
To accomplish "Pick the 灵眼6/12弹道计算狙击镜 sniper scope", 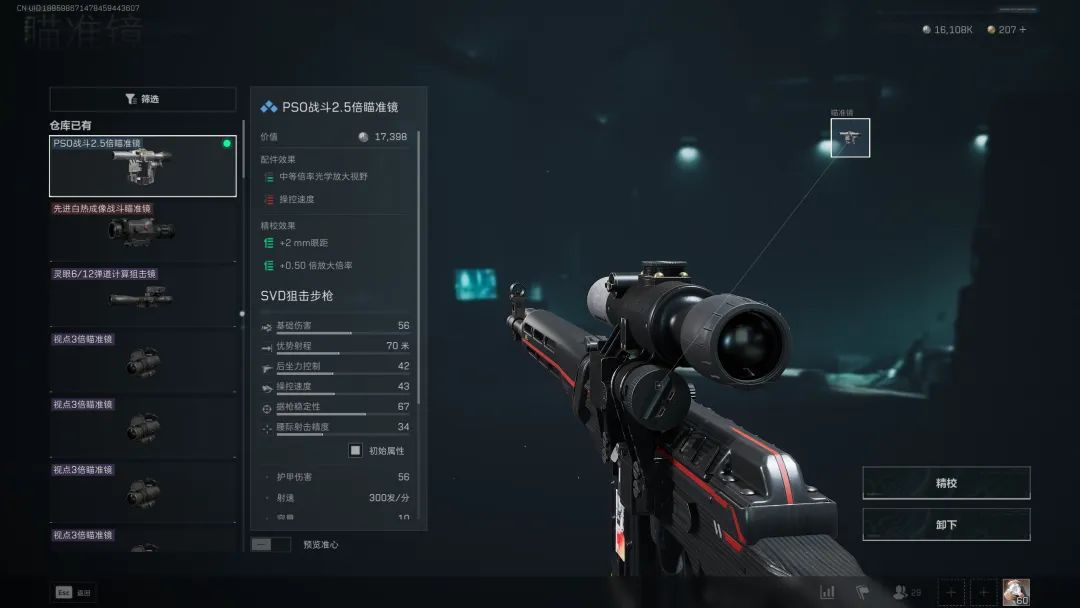I will 142,296.
